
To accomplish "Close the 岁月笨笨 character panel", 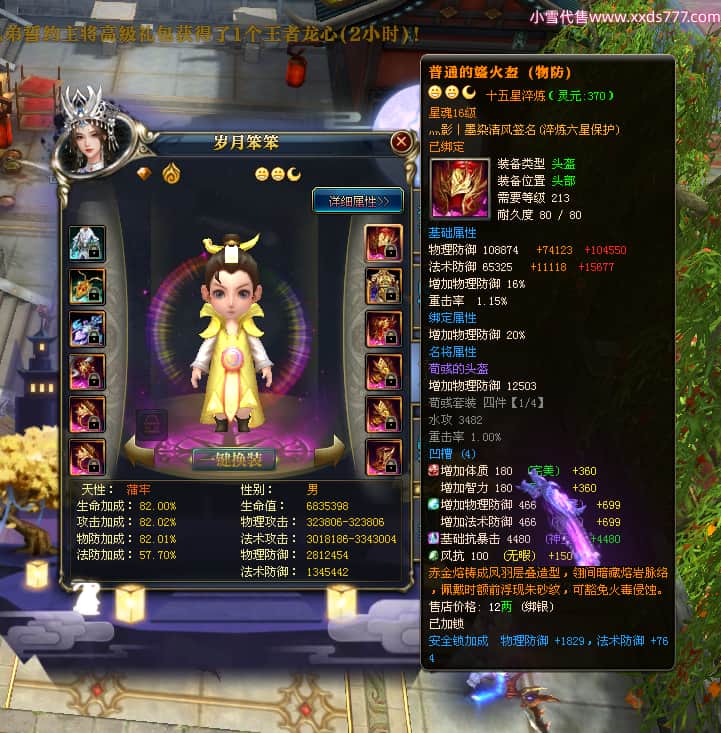I will pyautogui.click(x=401, y=142).
